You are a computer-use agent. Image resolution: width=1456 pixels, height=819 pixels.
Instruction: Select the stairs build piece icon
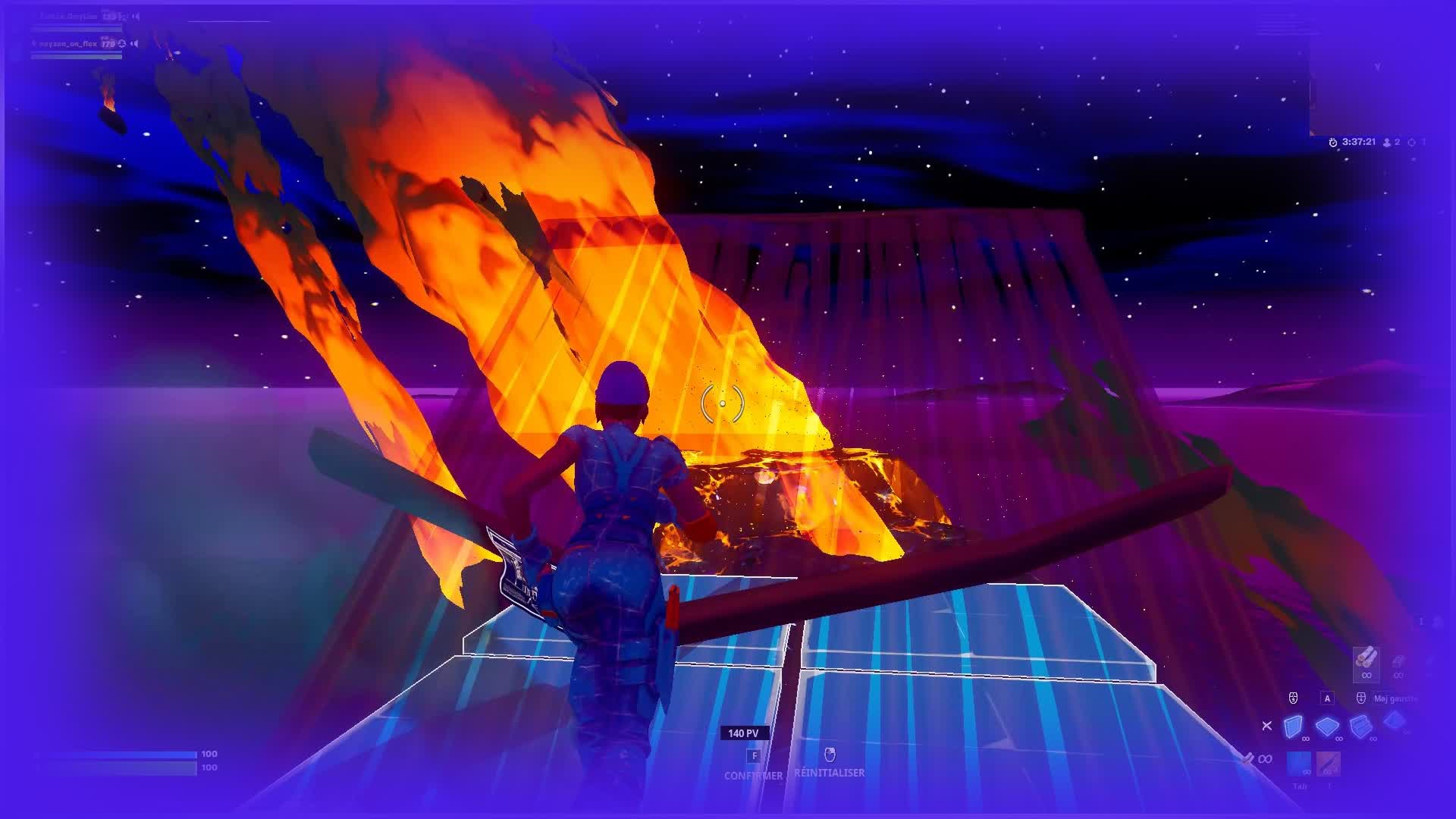[x=1360, y=727]
